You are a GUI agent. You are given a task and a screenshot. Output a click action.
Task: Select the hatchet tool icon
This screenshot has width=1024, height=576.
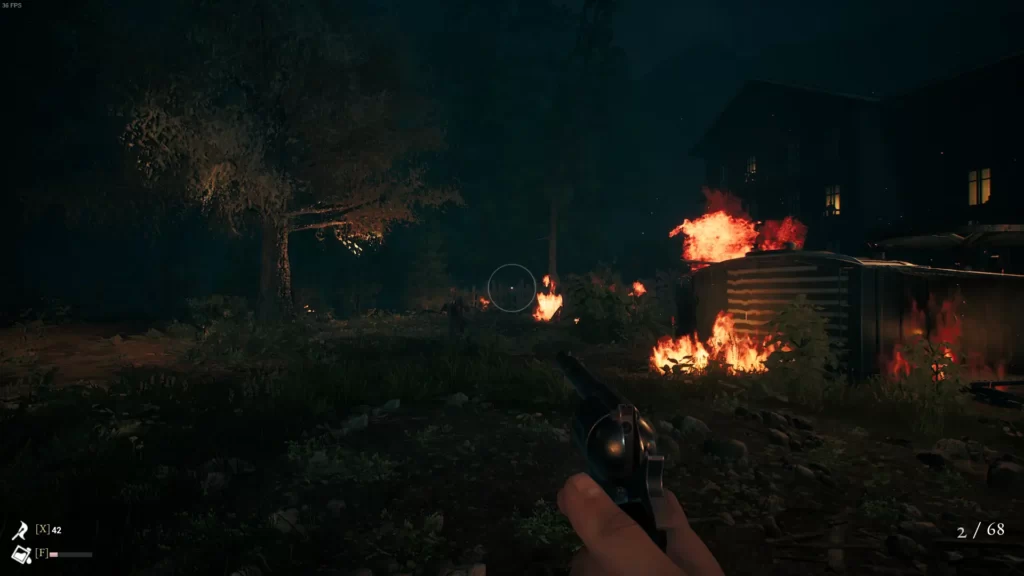click(x=20, y=530)
